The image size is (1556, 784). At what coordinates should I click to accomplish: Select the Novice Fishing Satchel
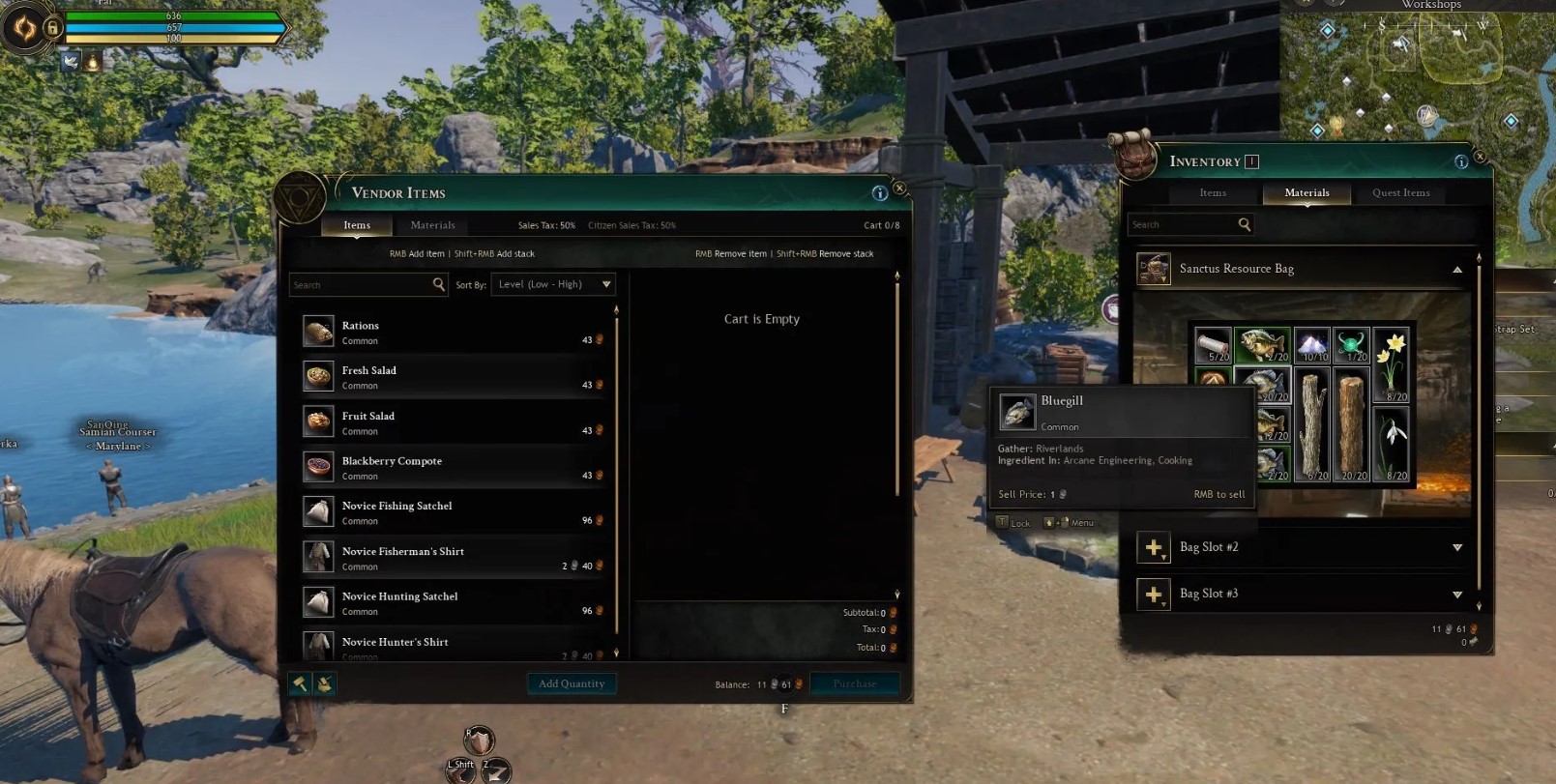pos(455,512)
